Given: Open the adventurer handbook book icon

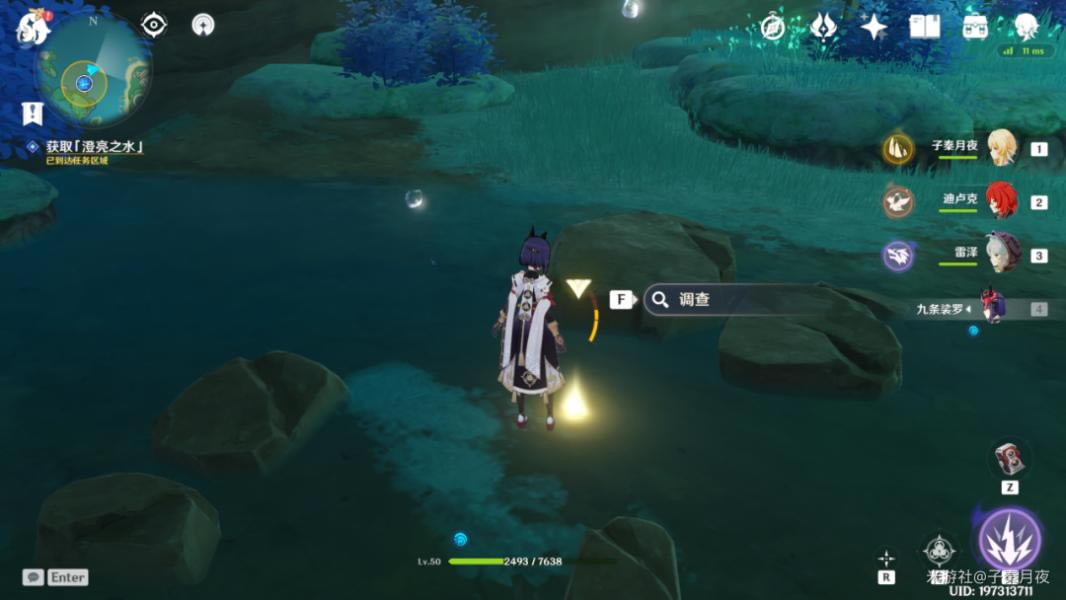Looking at the screenshot, I should tap(925, 27).
